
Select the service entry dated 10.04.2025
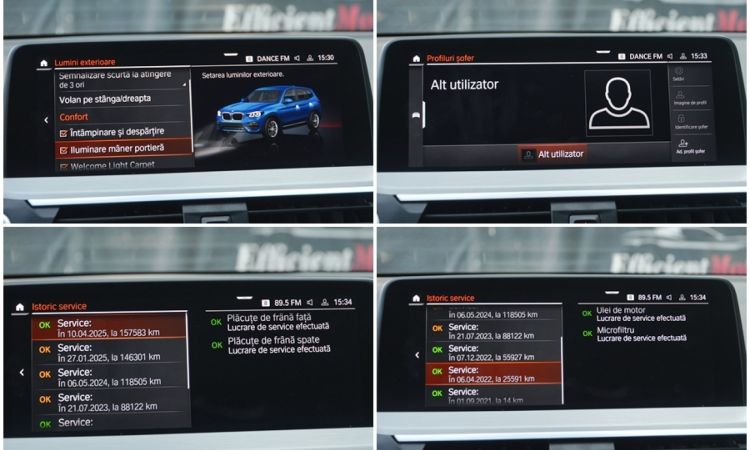click(x=110, y=326)
